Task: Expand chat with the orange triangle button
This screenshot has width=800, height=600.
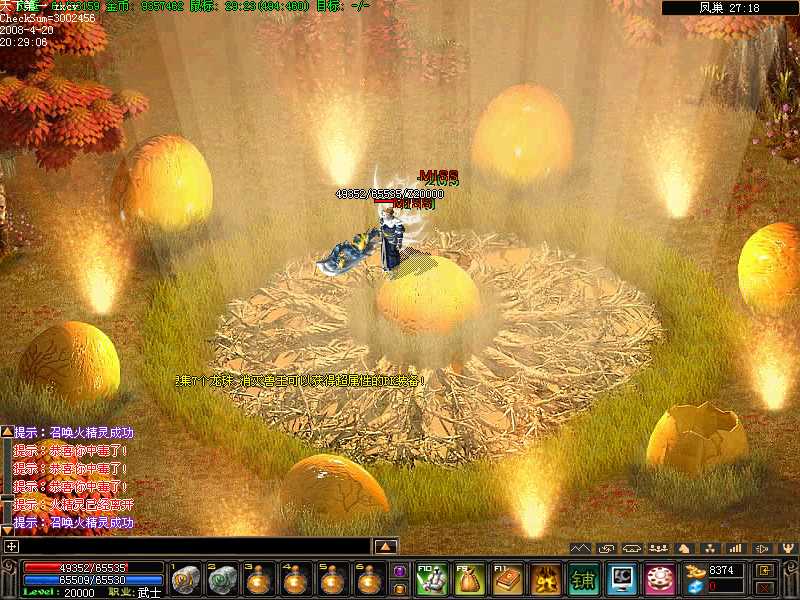Action: pyautogui.click(x=386, y=546)
